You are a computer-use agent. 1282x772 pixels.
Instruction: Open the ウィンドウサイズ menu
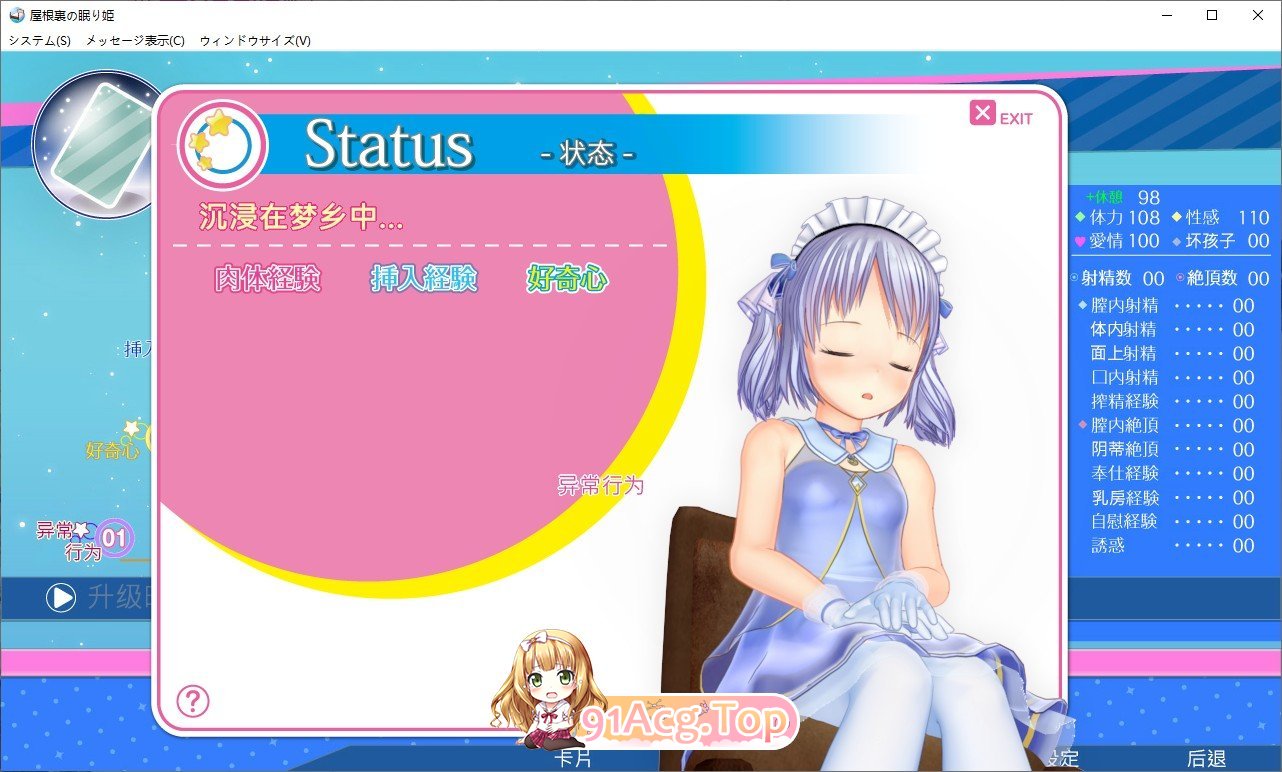coord(258,41)
